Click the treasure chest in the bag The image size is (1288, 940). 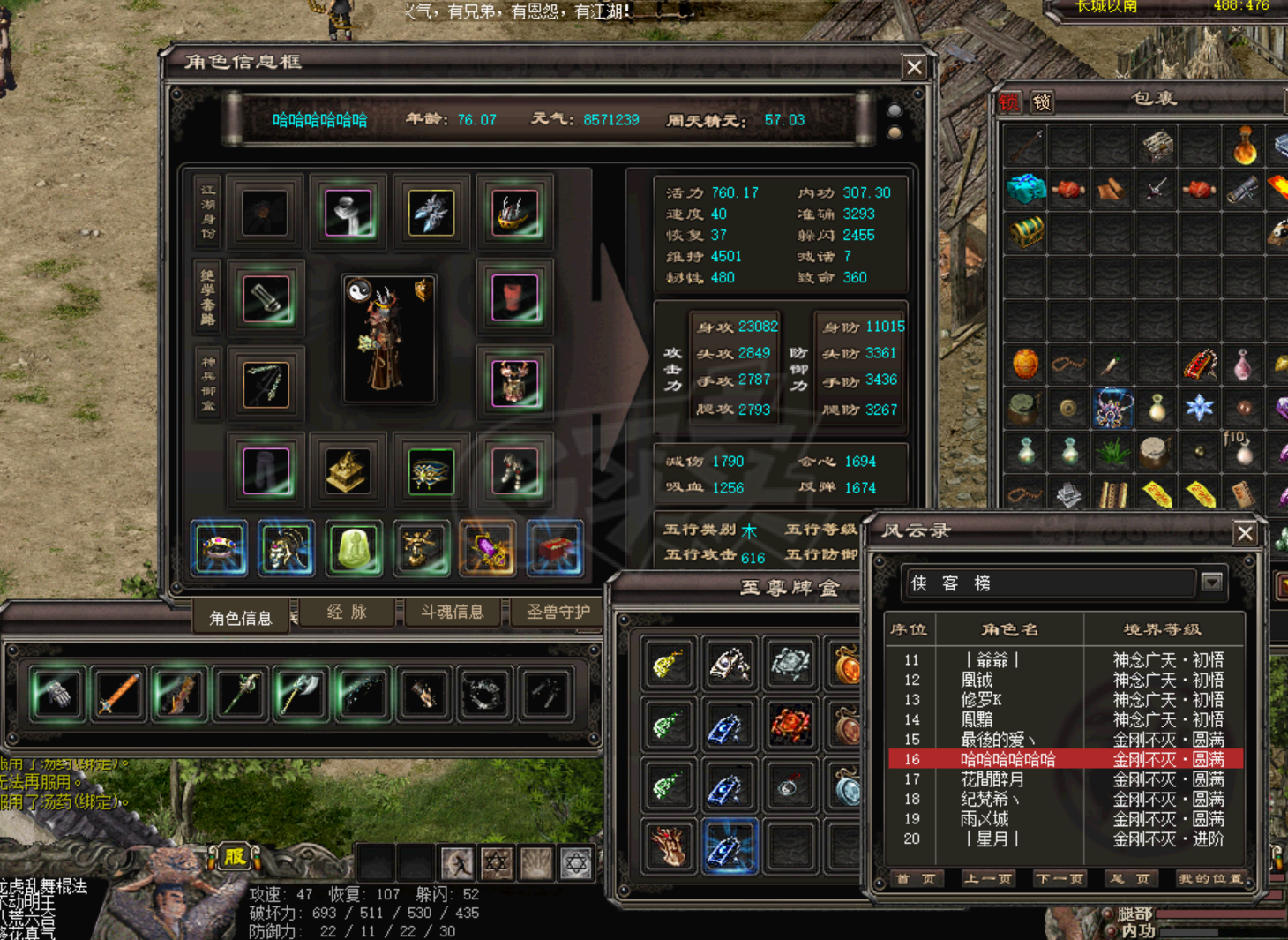pyautogui.click(x=1025, y=231)
